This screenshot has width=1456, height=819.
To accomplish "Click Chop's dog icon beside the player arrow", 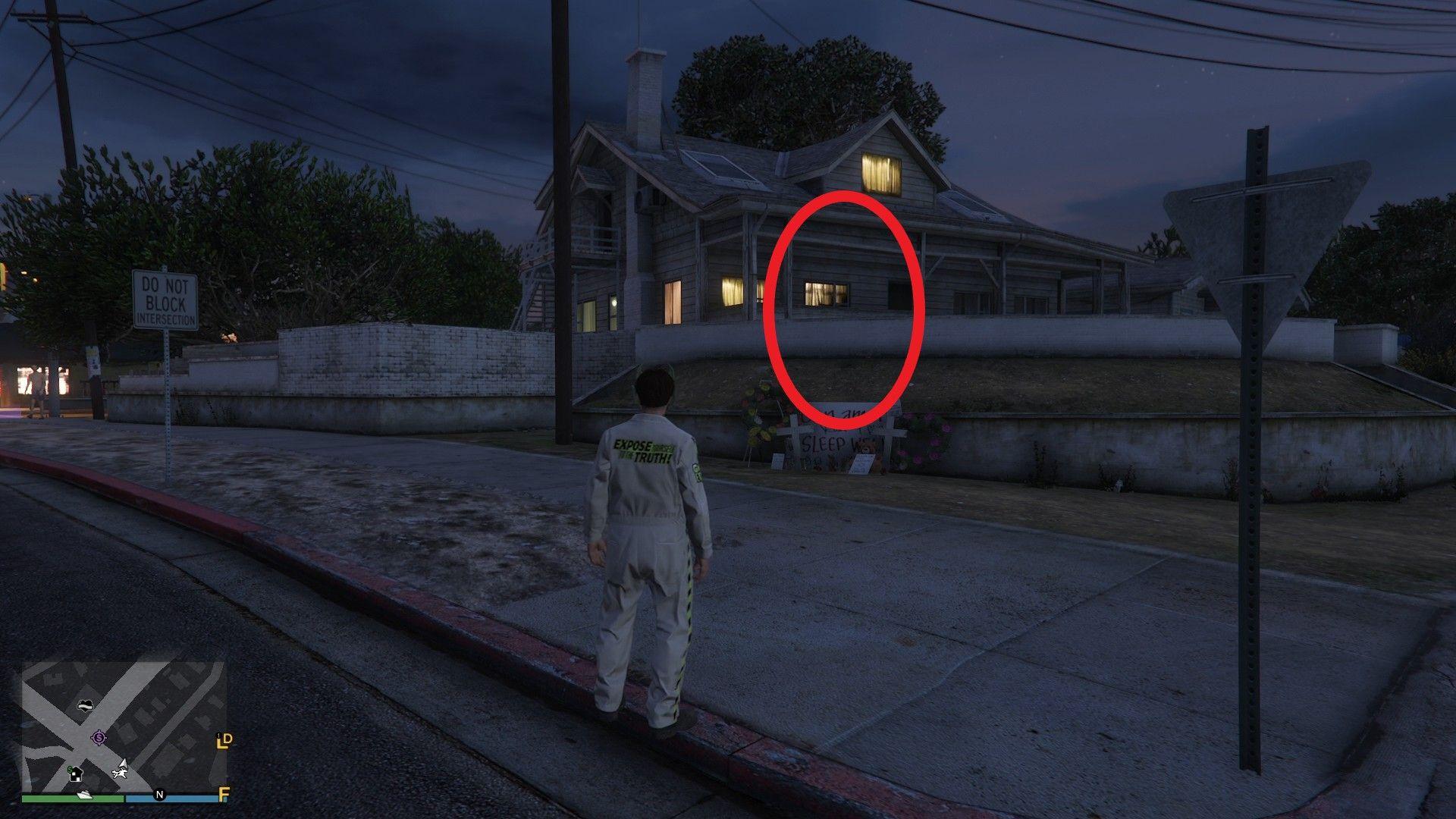I will 120,773.
